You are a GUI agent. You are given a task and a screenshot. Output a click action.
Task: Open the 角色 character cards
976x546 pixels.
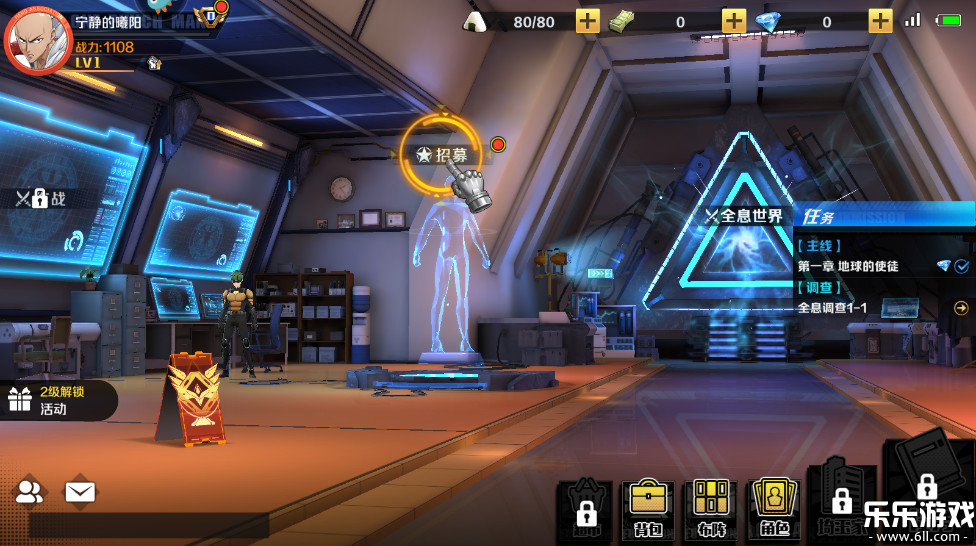[773, 508]
